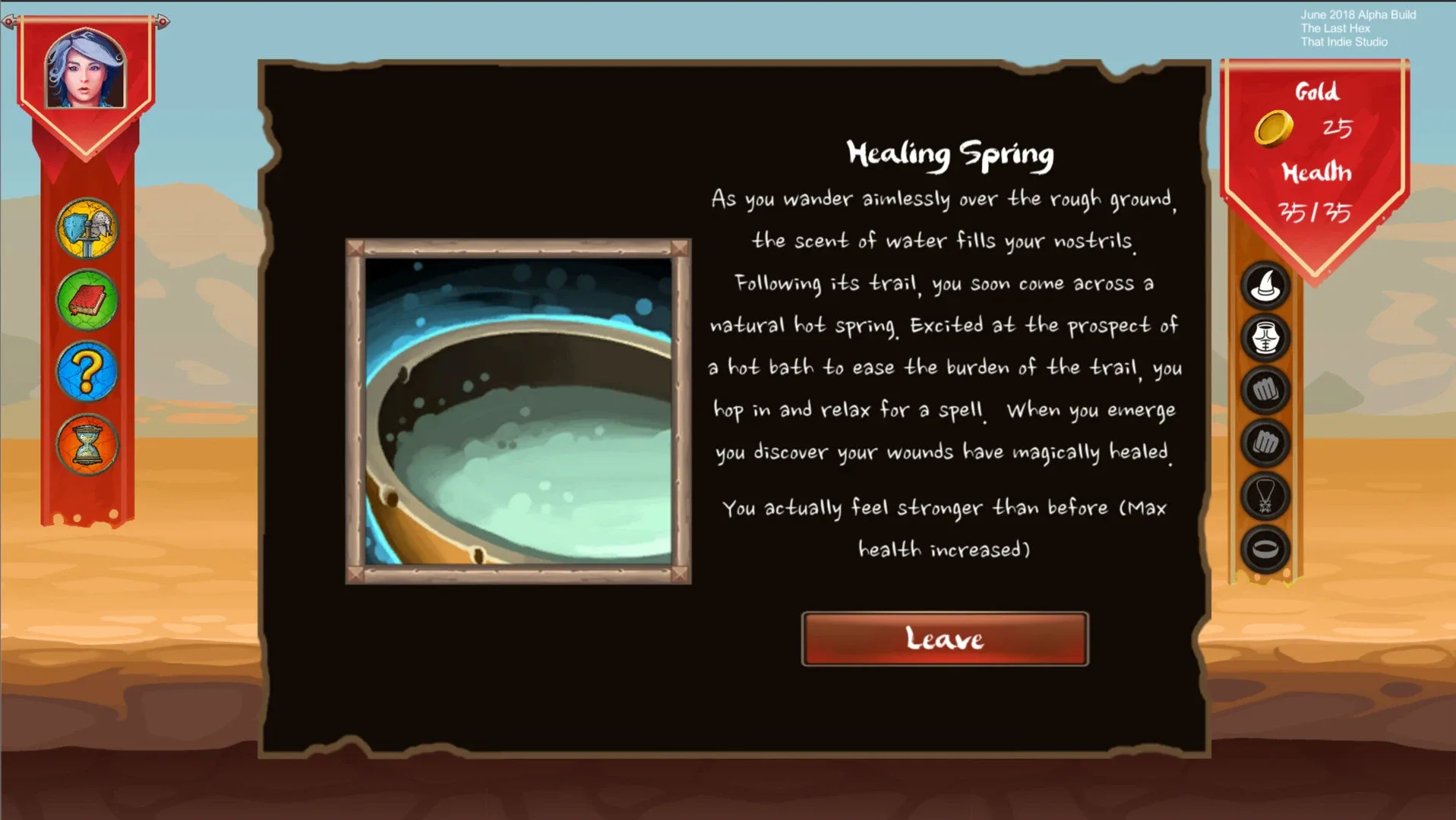Open the equipment menu via shield and helmet icon
Screen dimensions: 1456x820
click(86, 229)
